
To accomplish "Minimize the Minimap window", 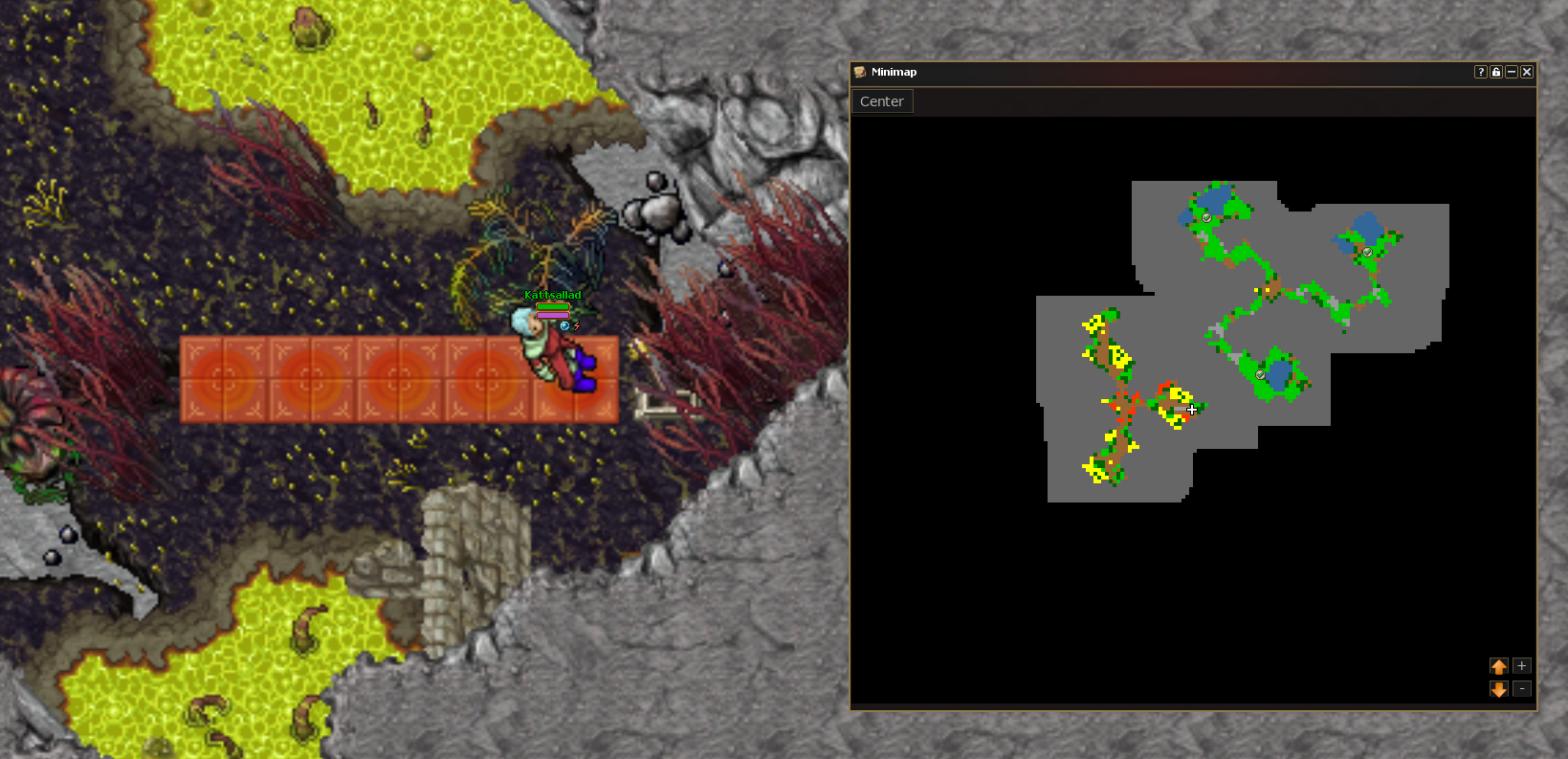I will click(x=1512, y=72).
